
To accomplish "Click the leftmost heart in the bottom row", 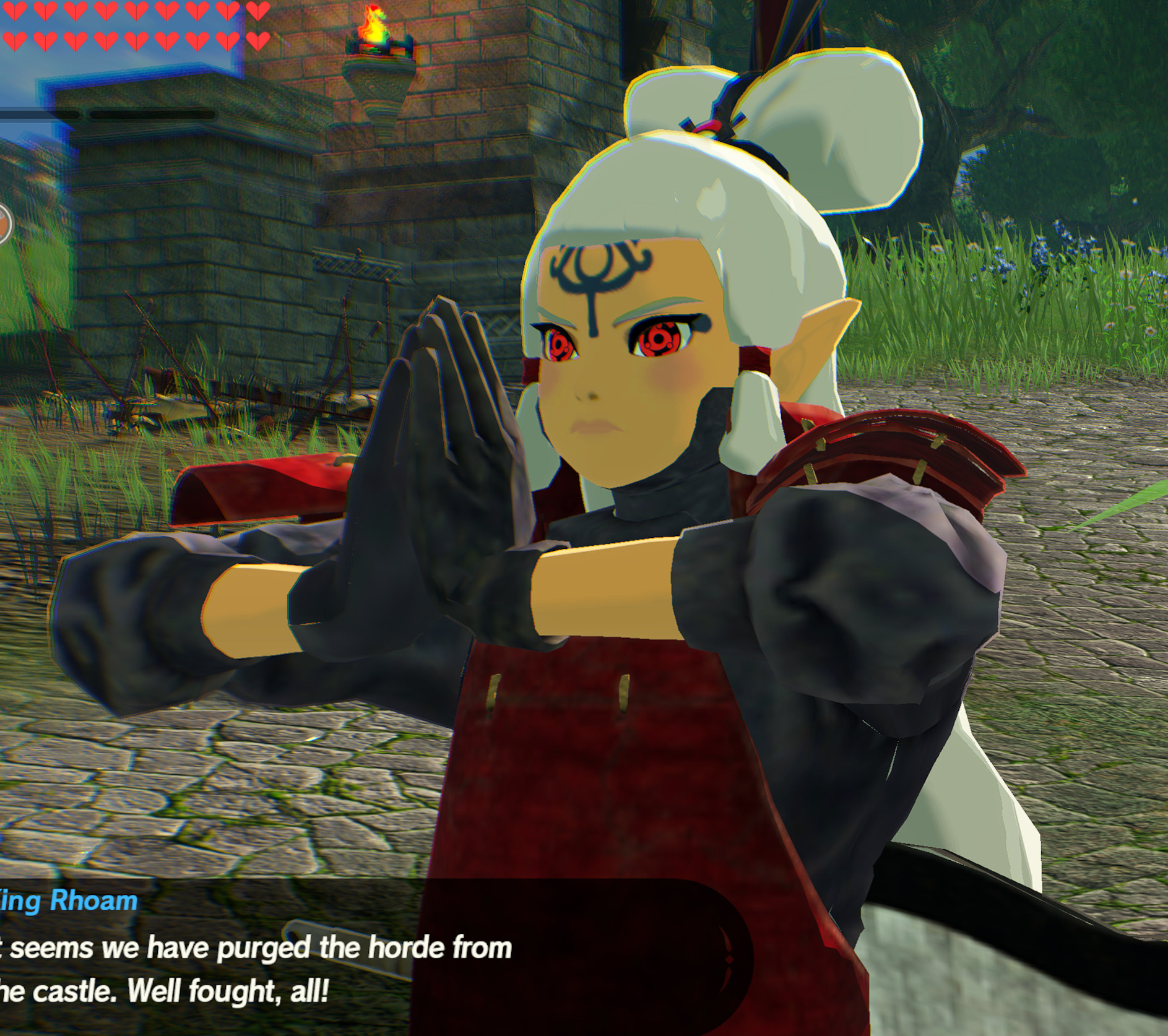I will [x=15, y=41].
